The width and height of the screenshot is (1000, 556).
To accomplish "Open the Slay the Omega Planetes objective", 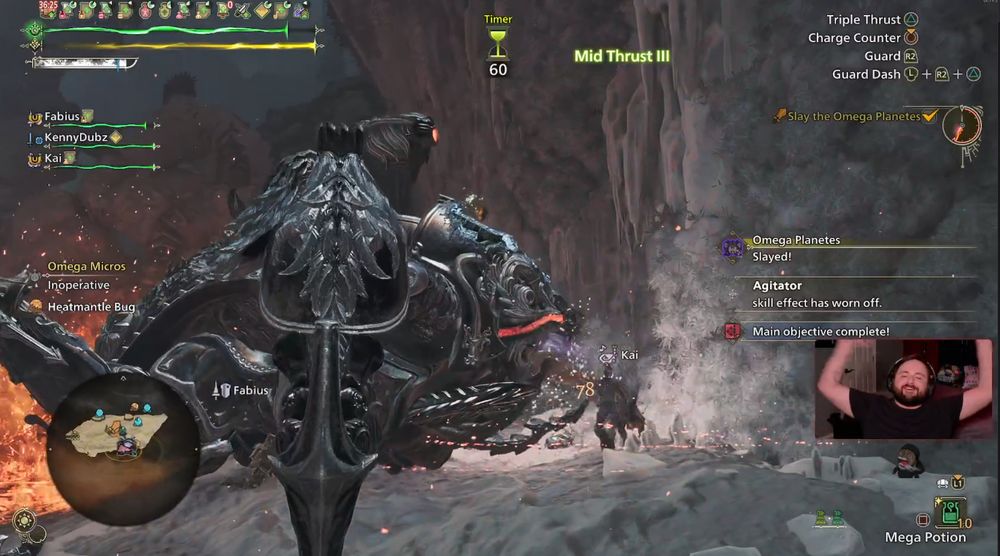I will click(853, 117).
